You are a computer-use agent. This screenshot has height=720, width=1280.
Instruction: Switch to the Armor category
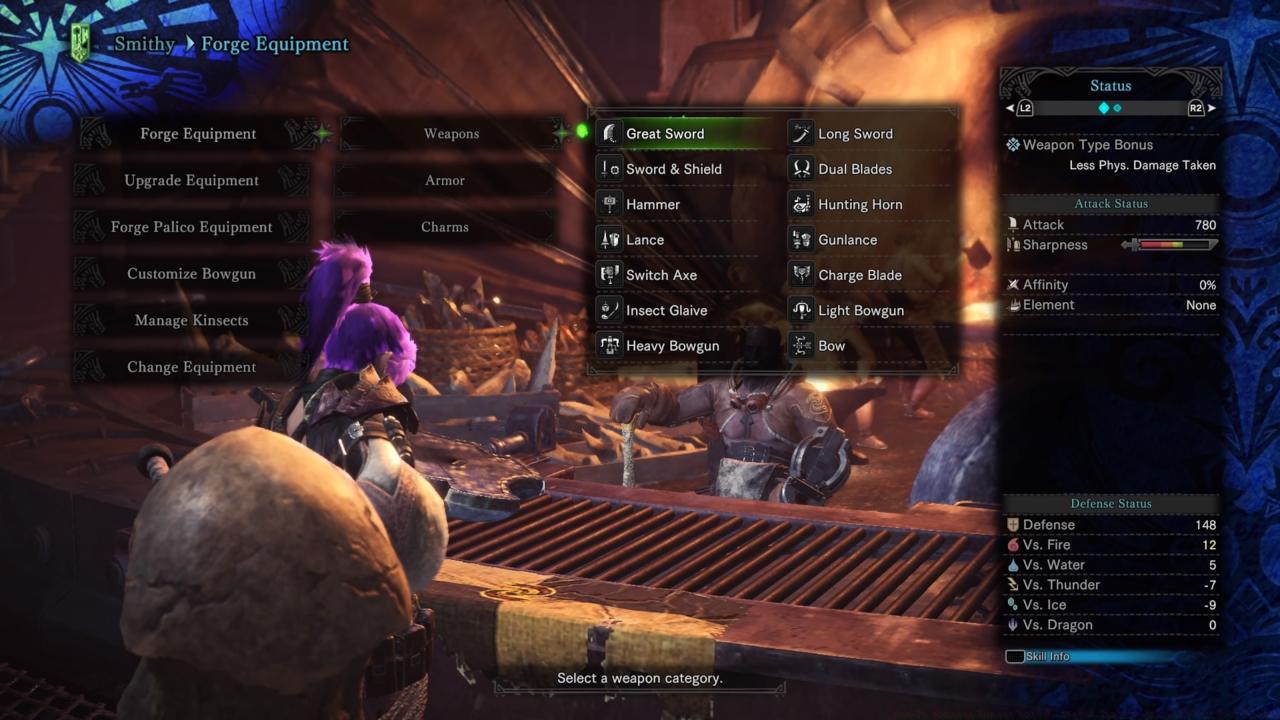(444, 180)
